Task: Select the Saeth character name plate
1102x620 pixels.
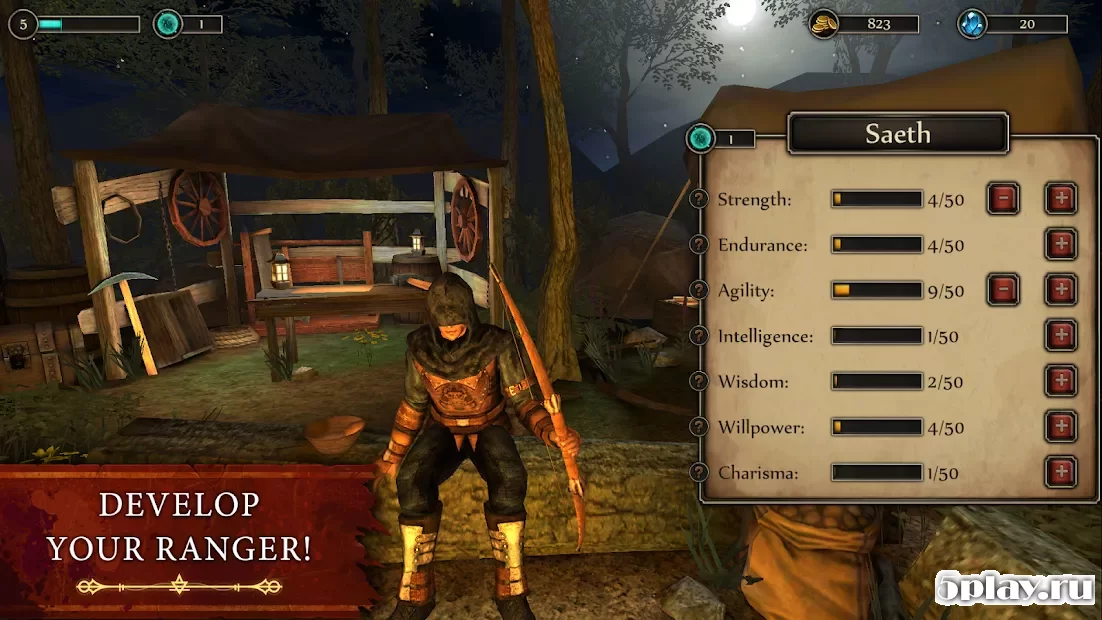Action: click(x=898, y=134)
